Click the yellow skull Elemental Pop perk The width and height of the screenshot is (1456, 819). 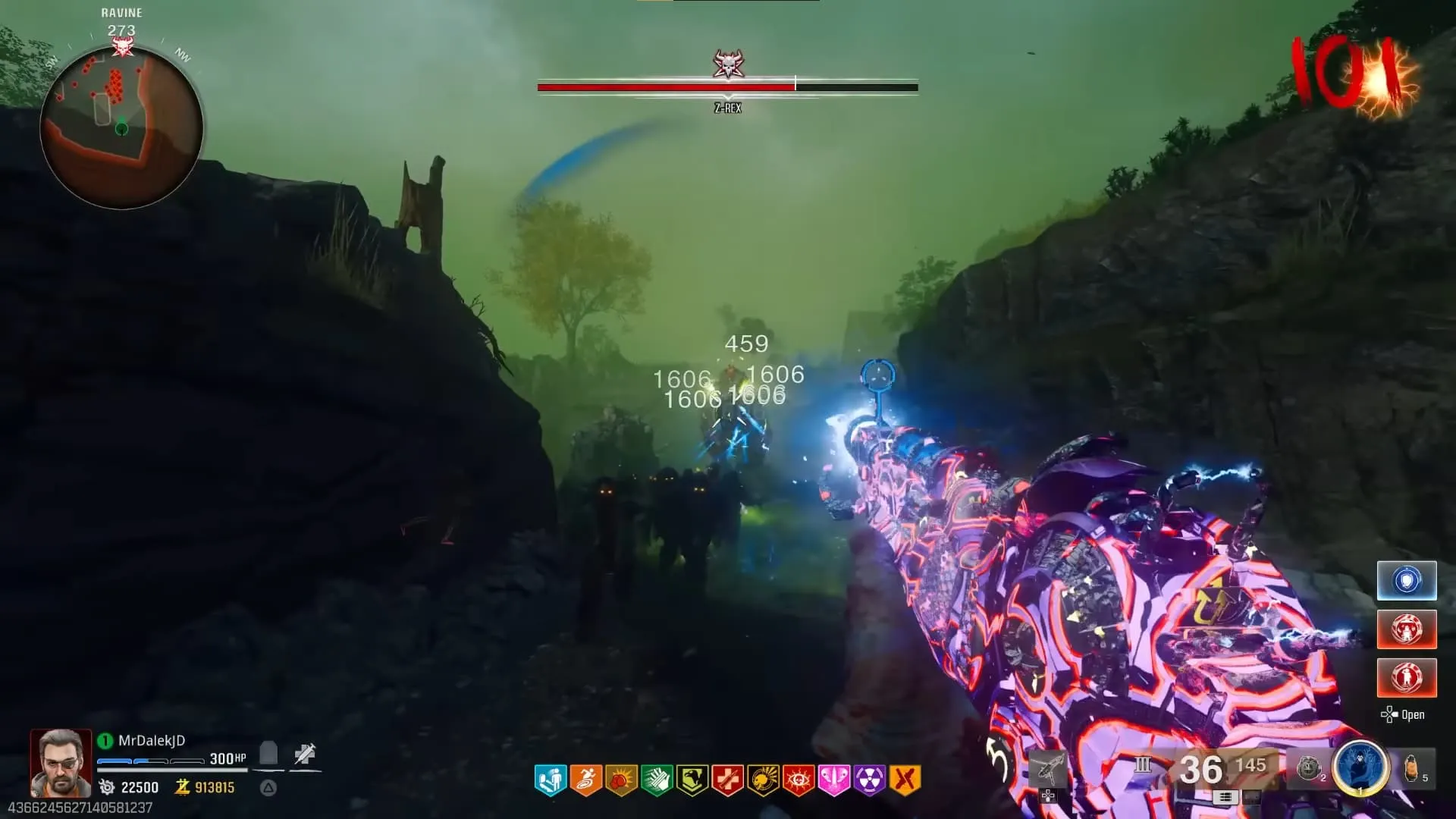[763, 780]
